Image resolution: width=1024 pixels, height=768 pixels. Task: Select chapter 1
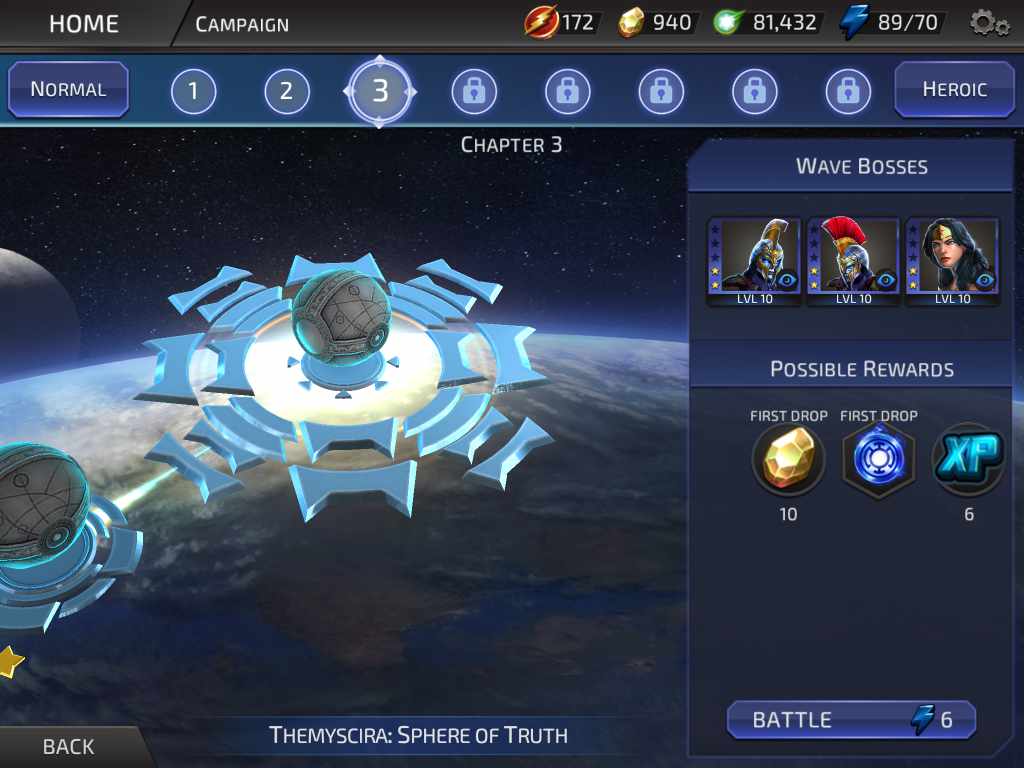click(x=193, y=93)
